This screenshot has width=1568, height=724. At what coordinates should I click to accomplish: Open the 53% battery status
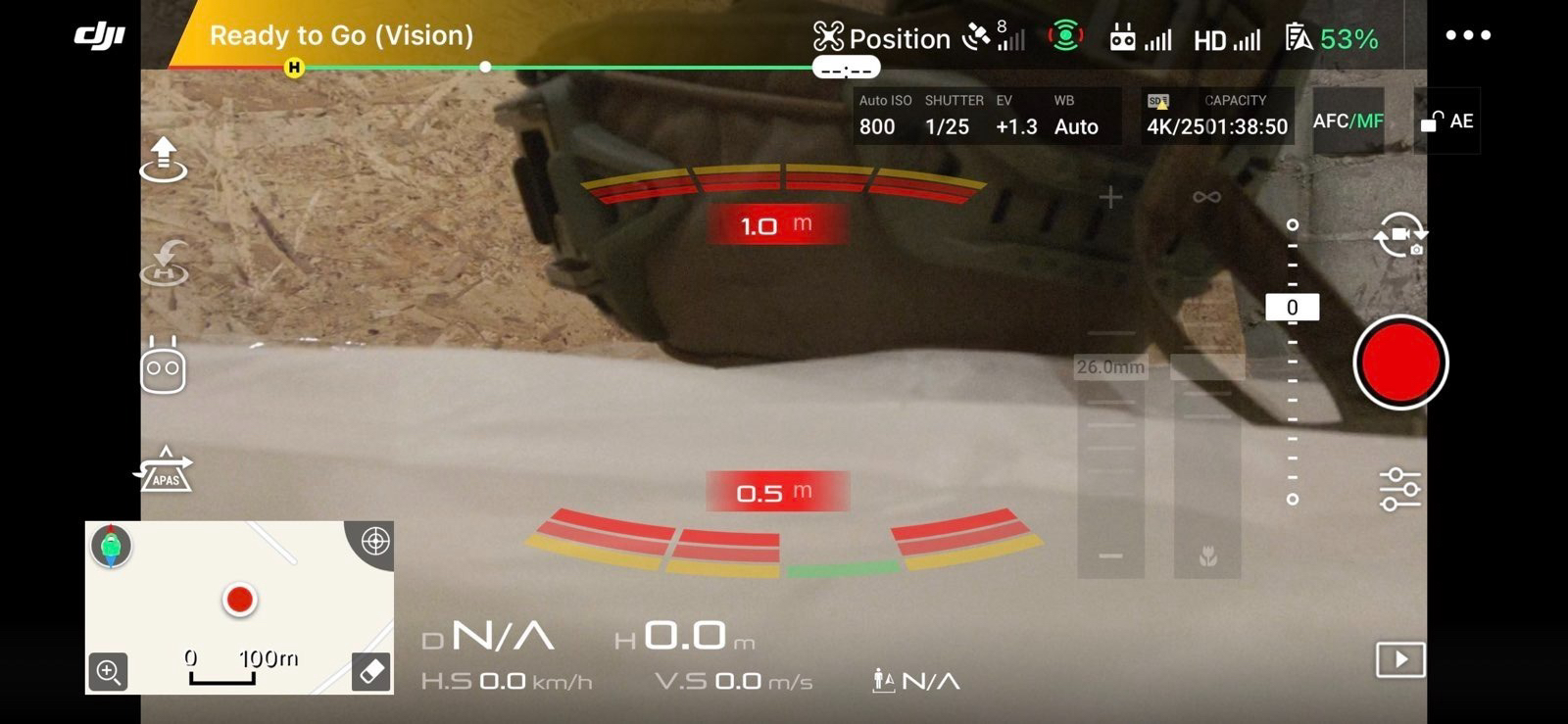tap(1332, 38)
